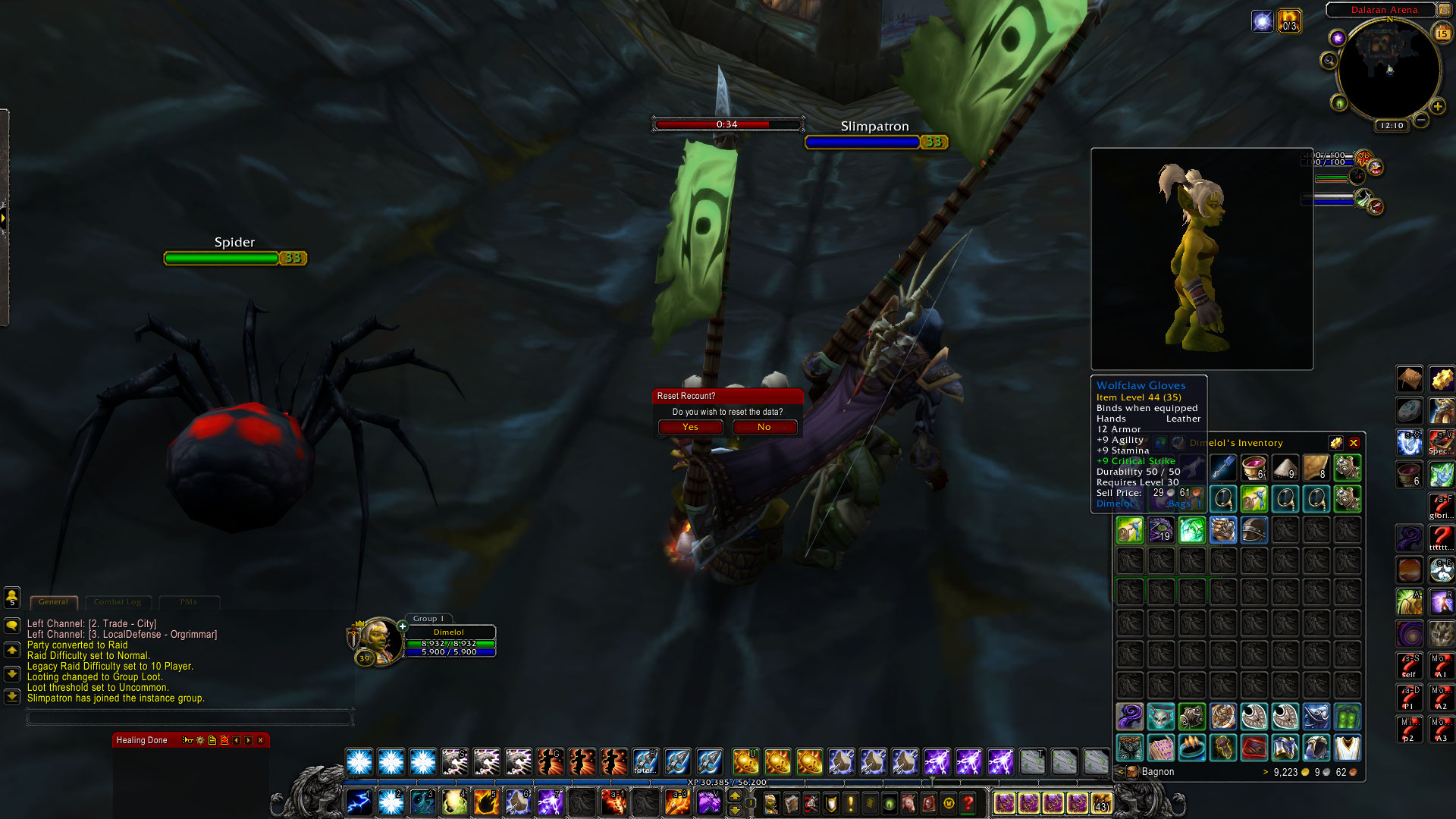Click the minimap tracking magnifier button
The height and width of the screenshot is (819, 1456).
pyautogui.click(x=1329, y=61)
